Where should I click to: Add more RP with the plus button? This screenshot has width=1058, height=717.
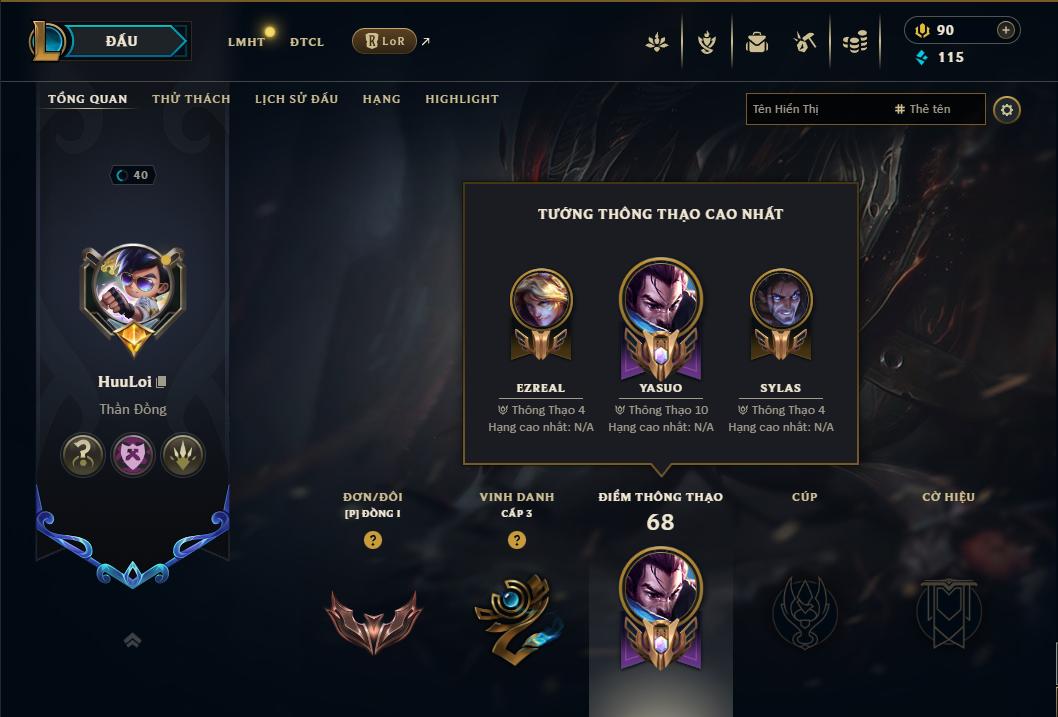pyautogui.click(x=1006, y=30)
